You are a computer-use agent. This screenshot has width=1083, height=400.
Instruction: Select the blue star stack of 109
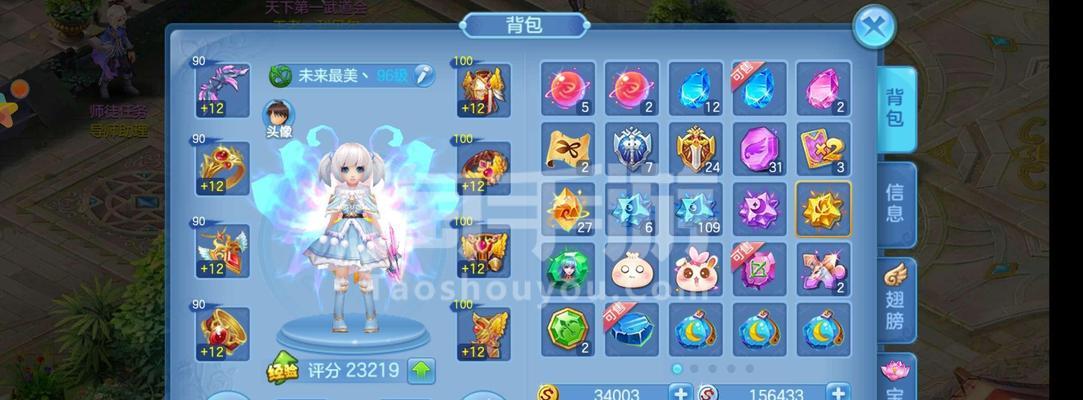coord(695,209)
